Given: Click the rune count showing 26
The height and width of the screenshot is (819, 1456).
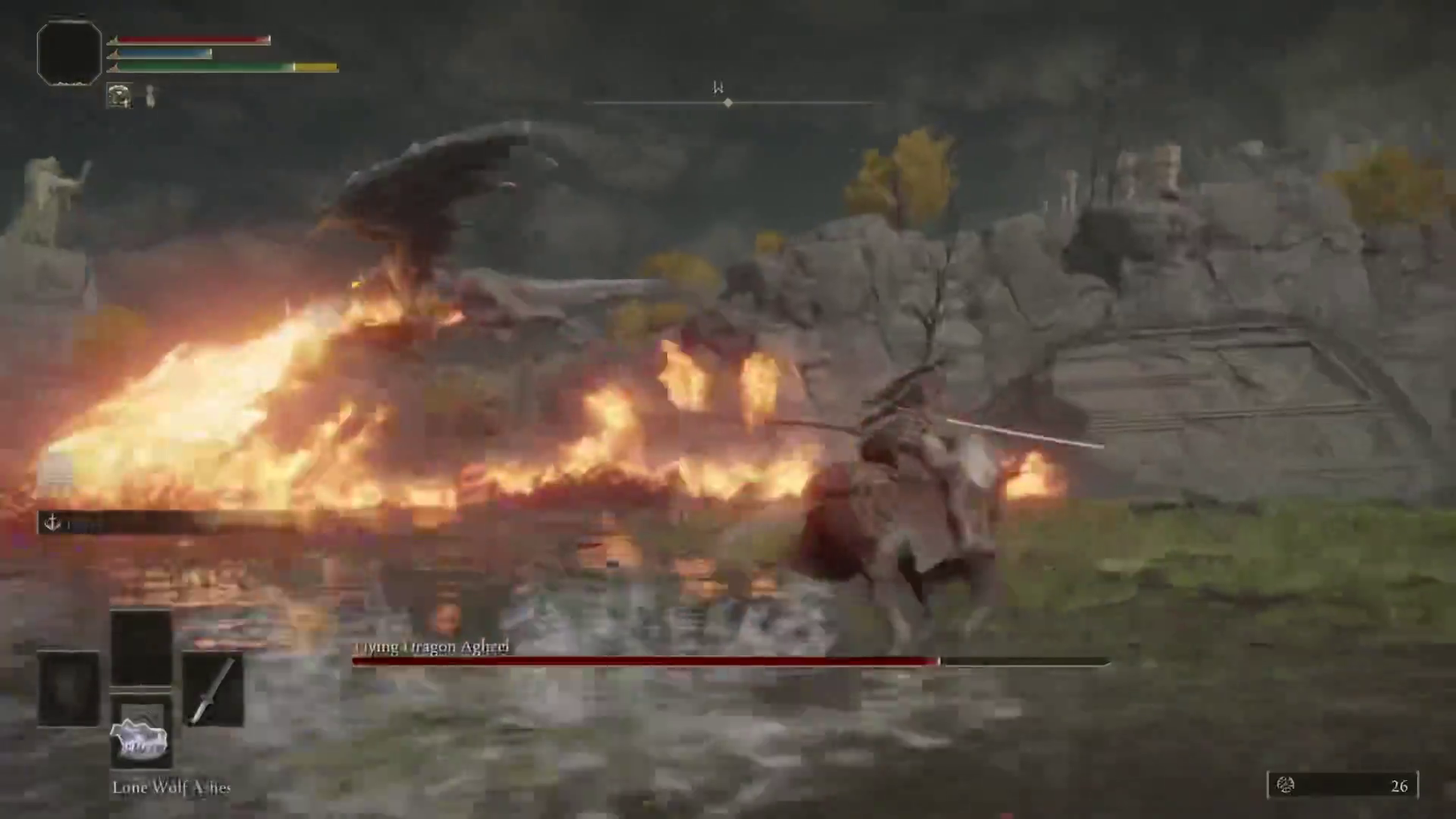Looking at the screenshot, I should coord(1402,784).
